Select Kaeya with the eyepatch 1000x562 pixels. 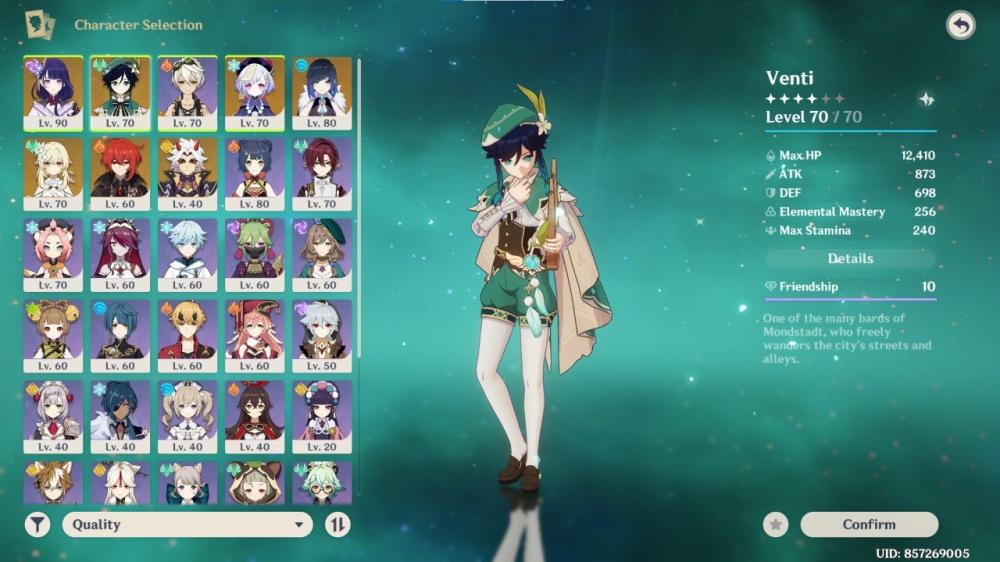pyautogui.click(x=120, y=416)
